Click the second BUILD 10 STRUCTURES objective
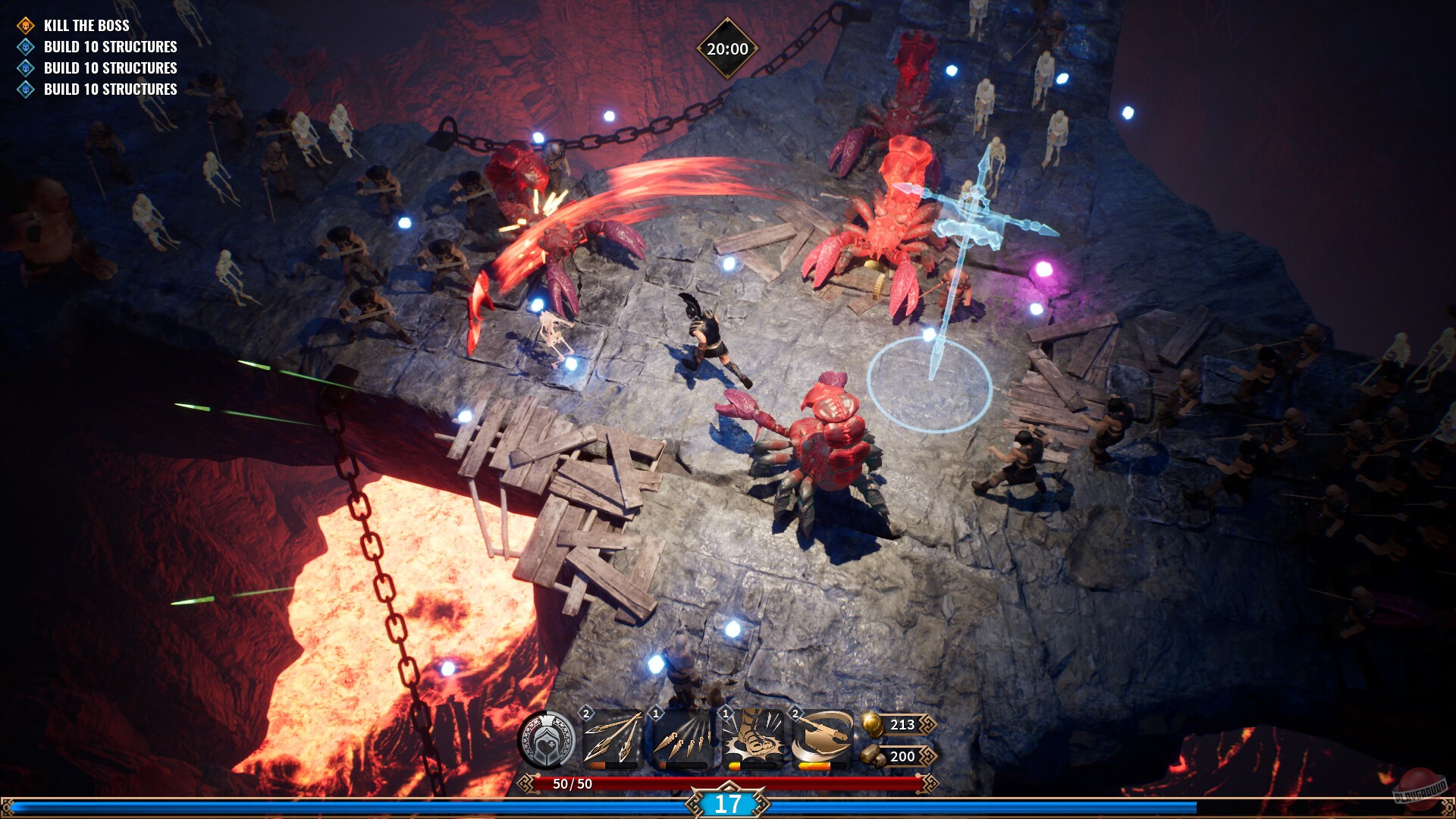Viewport: 1456px width, 819px height. coord(111,67)
